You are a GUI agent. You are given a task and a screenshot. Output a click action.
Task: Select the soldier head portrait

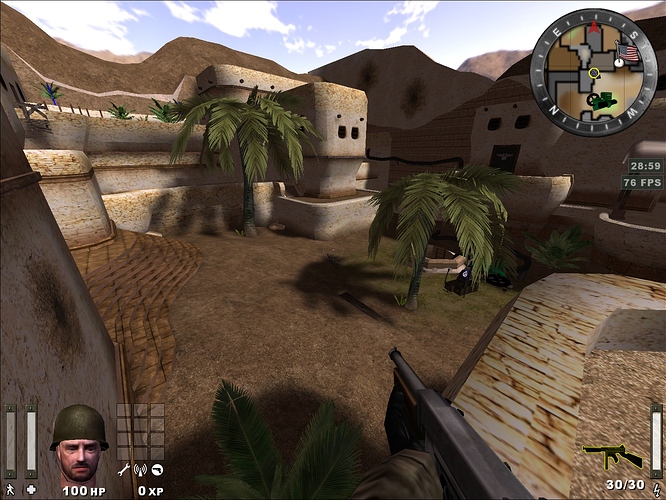pos(80,443)
